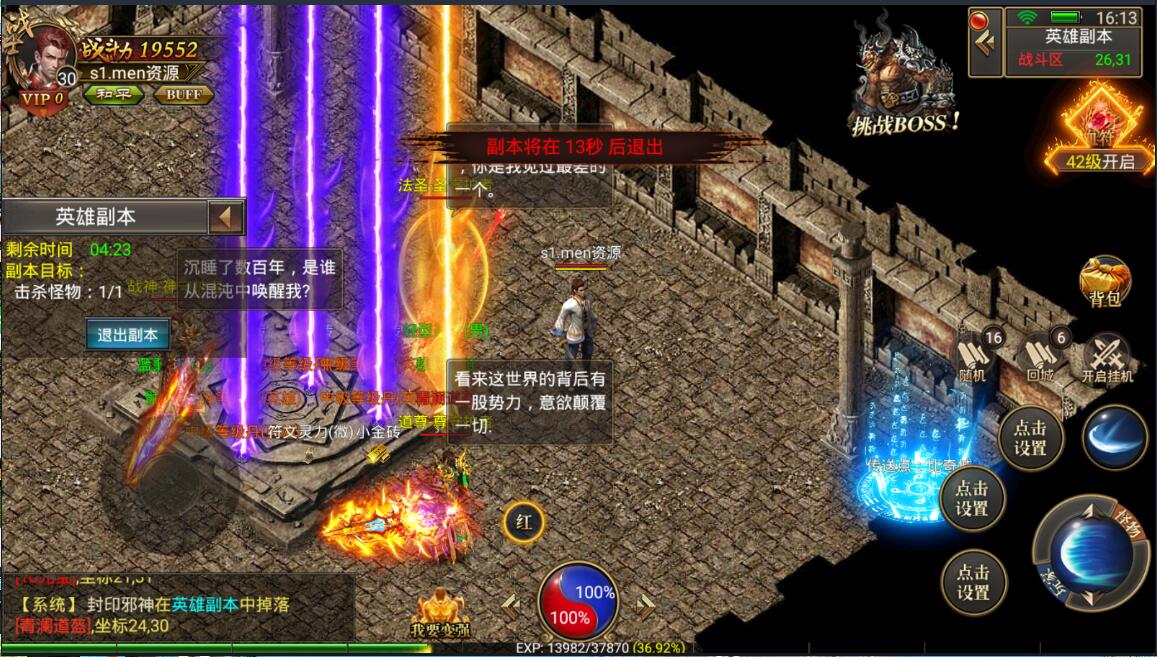Open the 我要变强 power-up guide
The height and width of the screenshot is (657, 1157).
click(x=440, y=612)
